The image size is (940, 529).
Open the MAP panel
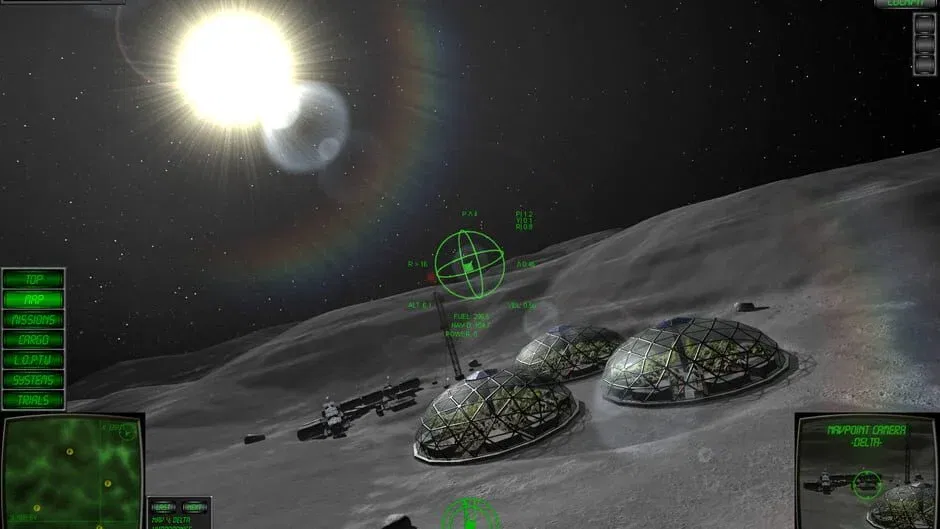pos(33,299)
